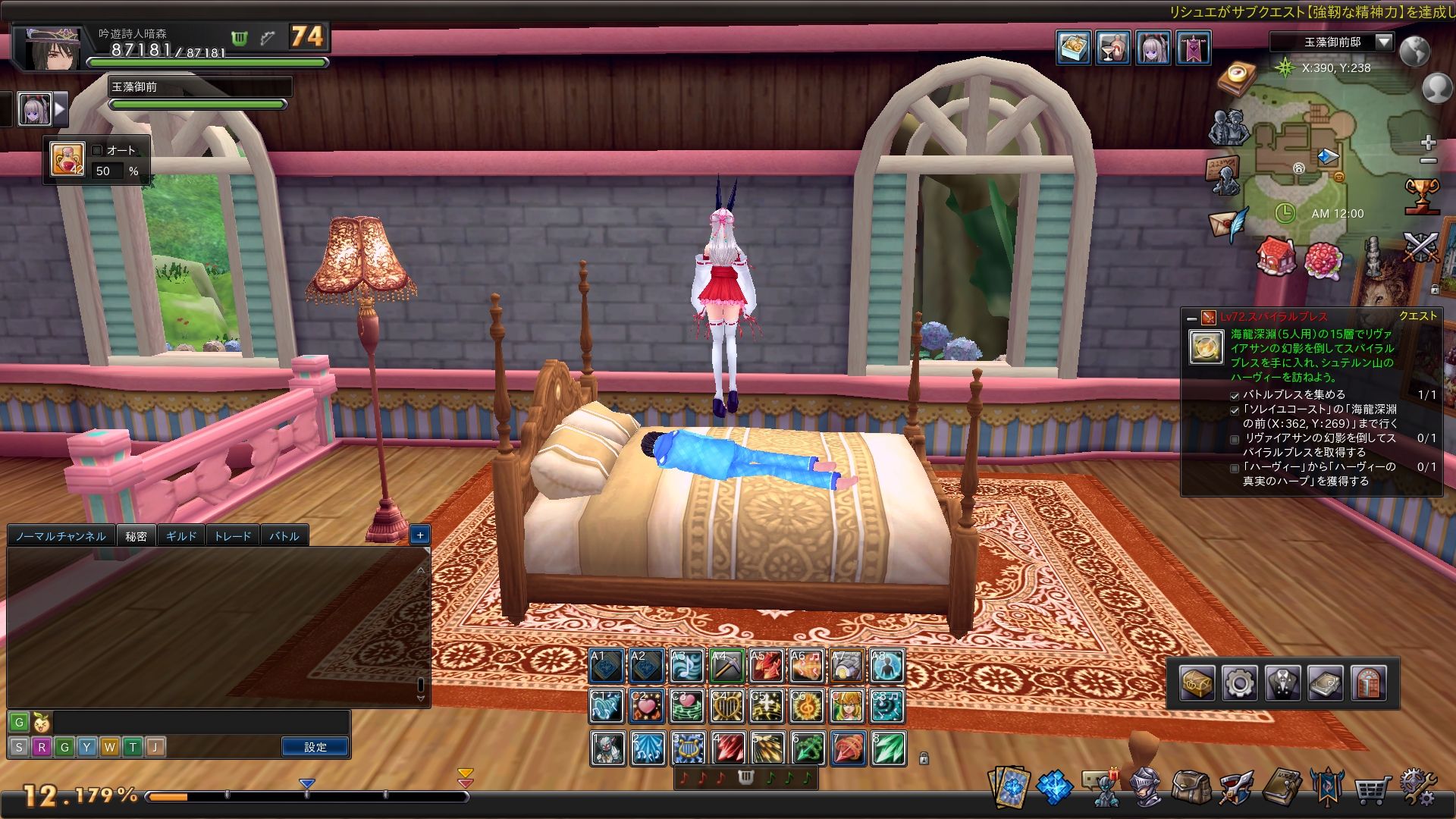The width and height of the screenshot is (1456, 819).
Task: Open the backpack inventory icon
Action: (x=1190, y=788)
